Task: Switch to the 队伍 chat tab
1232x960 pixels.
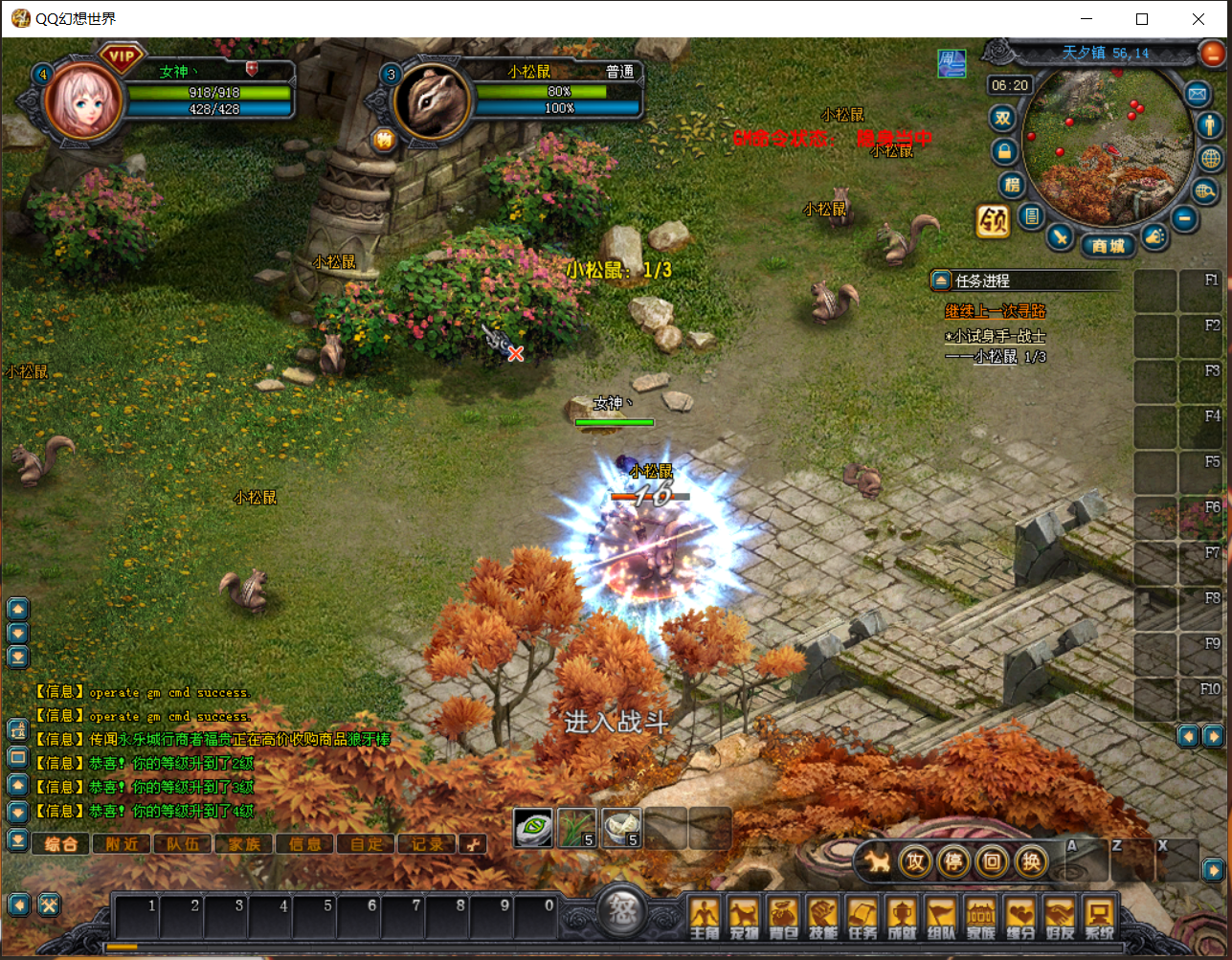Action: 183,844
